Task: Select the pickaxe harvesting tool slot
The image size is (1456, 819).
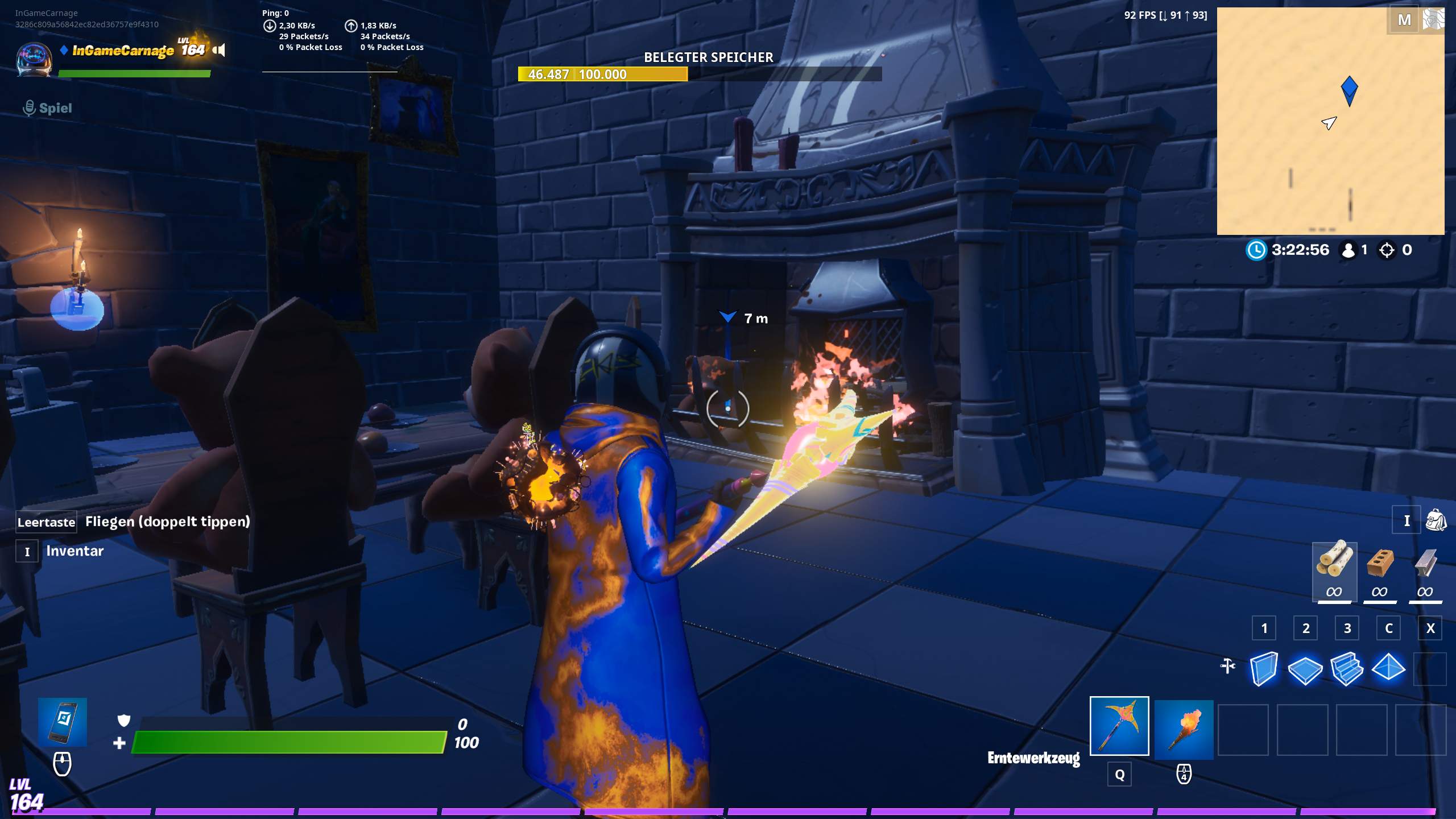Action: pos(1119,726)
